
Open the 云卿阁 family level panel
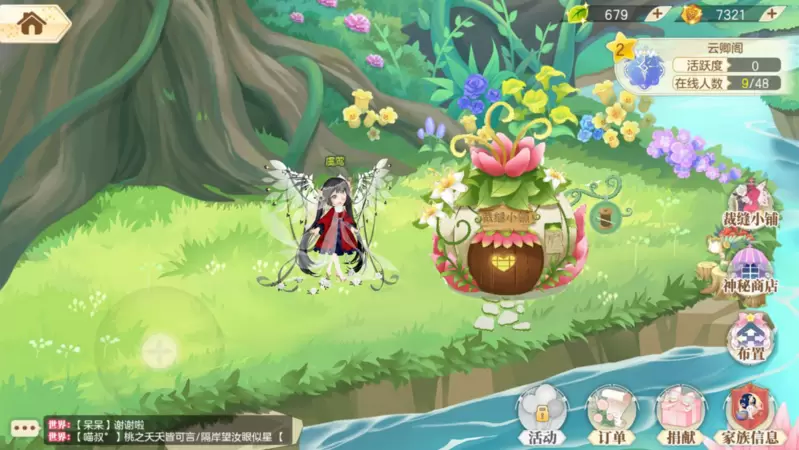(x=700, y=64)
